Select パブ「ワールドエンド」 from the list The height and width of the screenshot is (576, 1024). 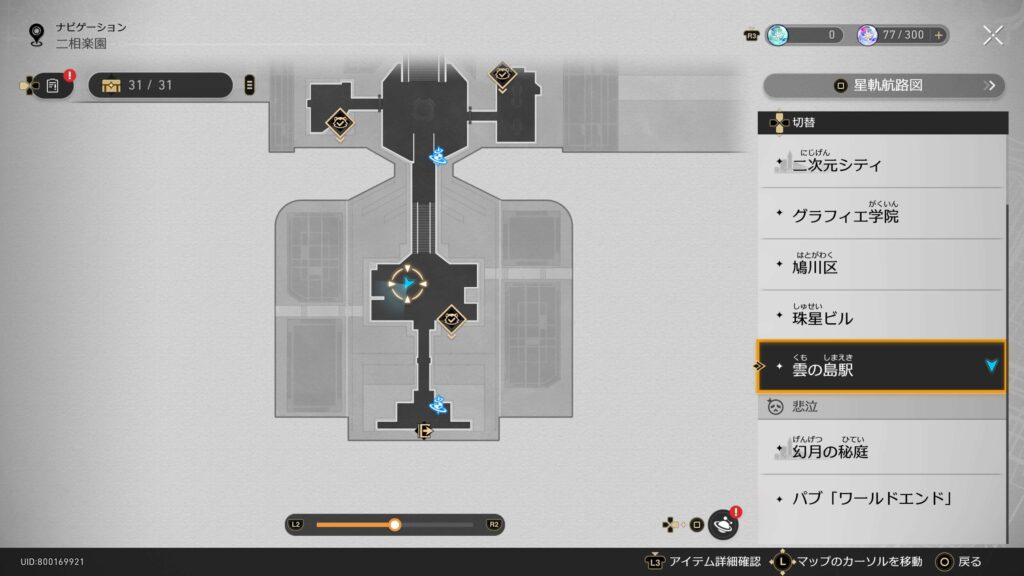click(880, 498)
